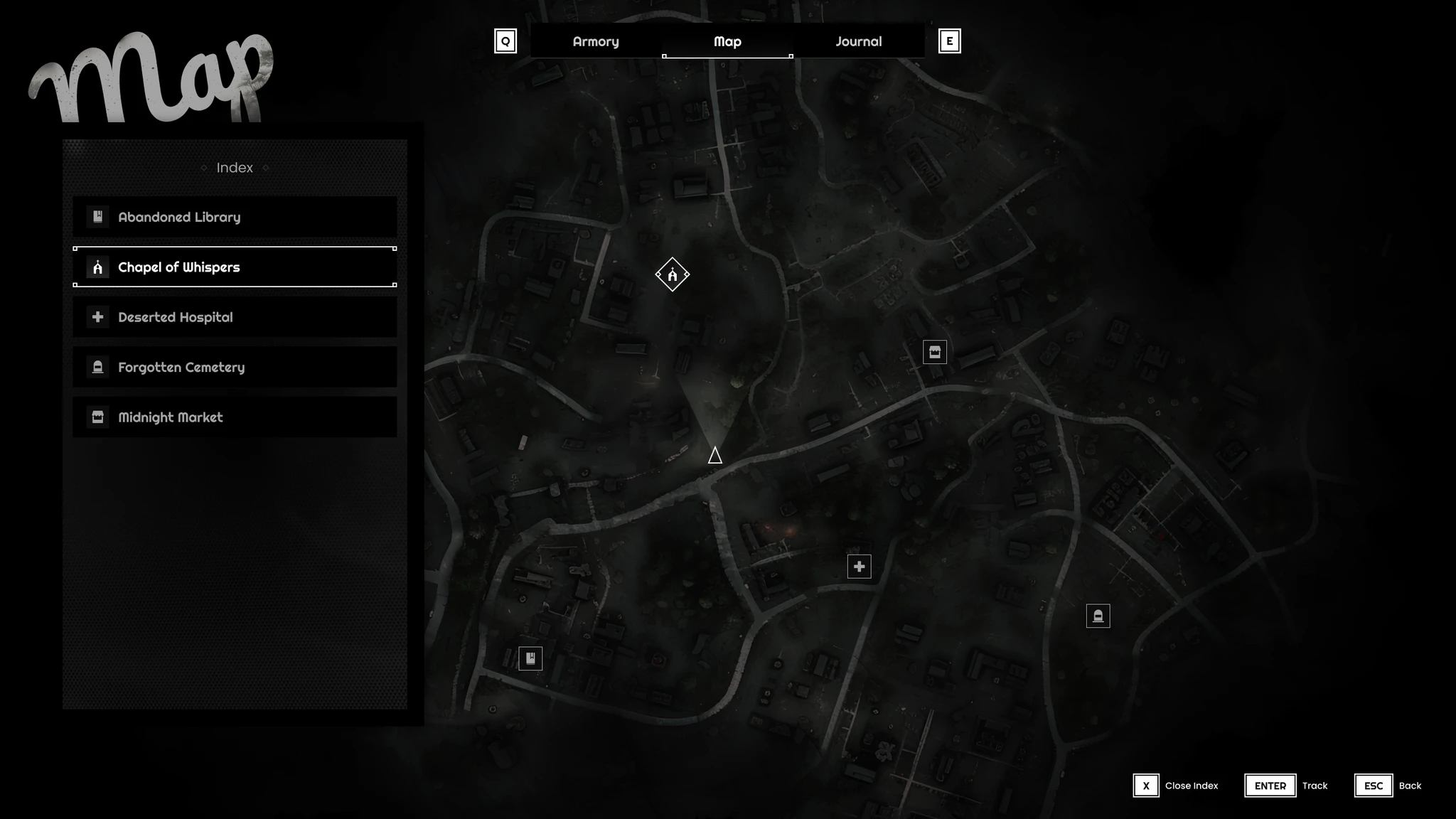Pick Deserted Hospital from the index
This screenshot has width=1456, height=819.
235,317
